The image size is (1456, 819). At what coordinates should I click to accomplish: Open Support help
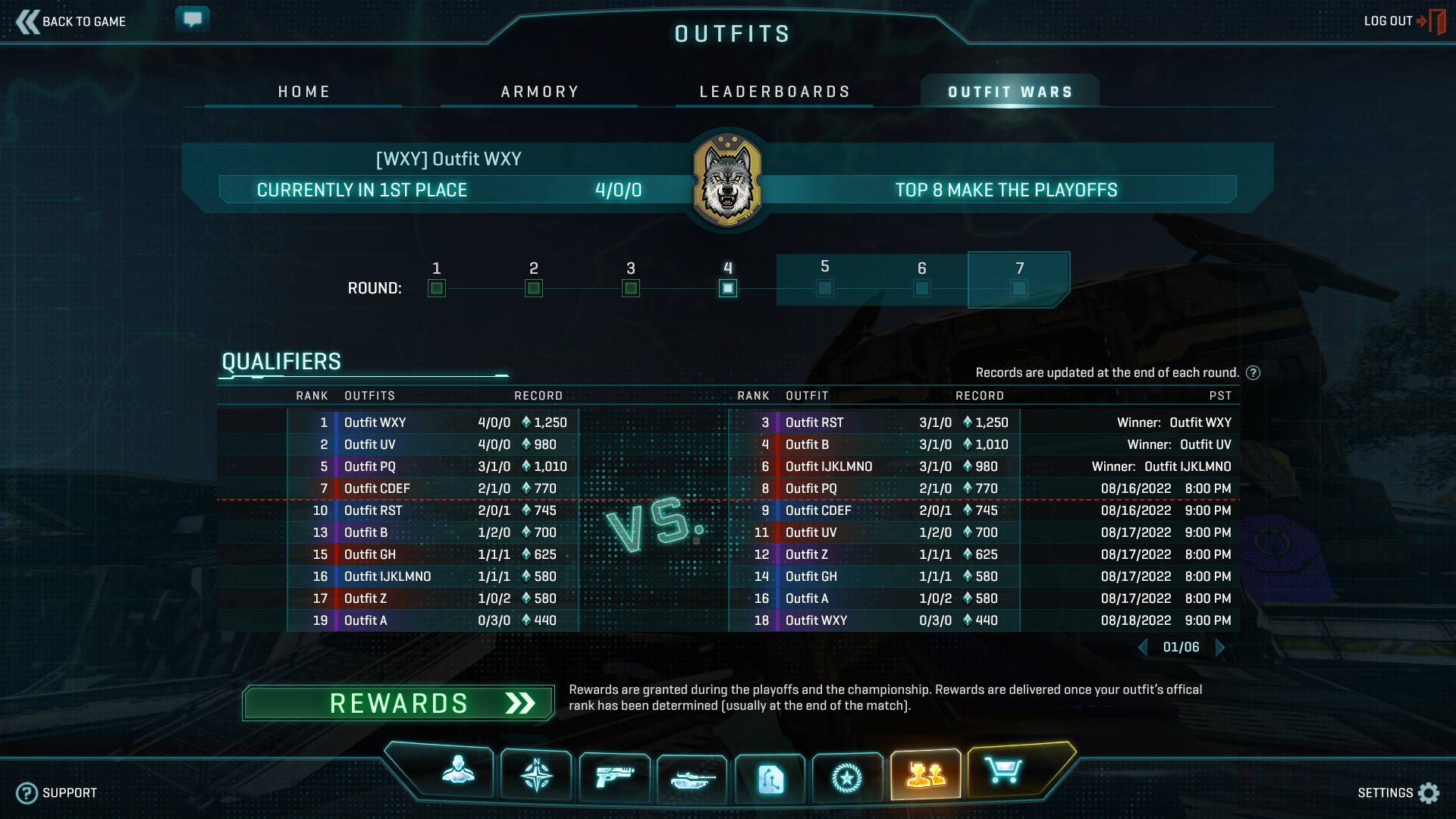[x=58, y=792]
